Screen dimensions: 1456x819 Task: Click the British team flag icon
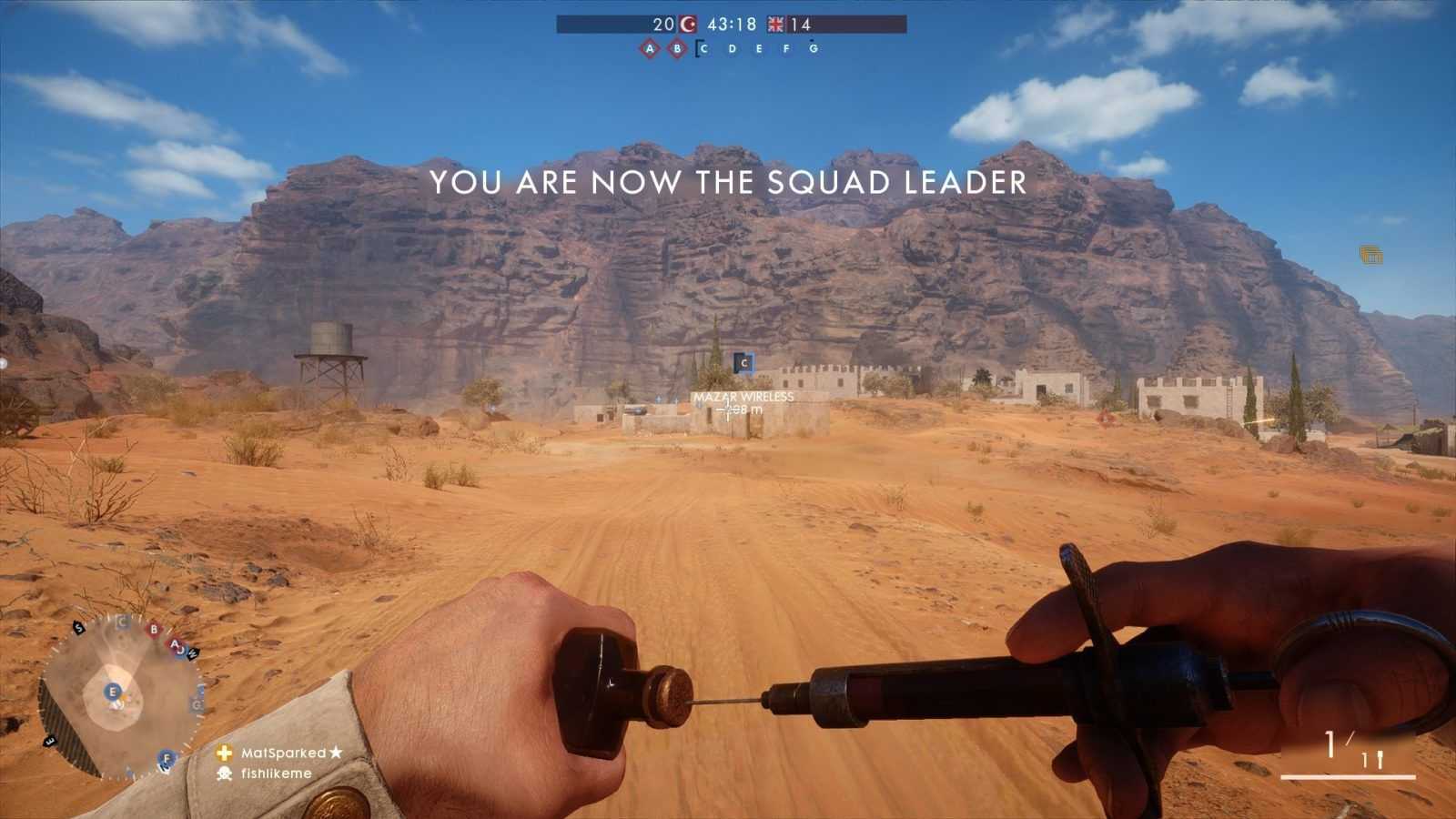775,25
